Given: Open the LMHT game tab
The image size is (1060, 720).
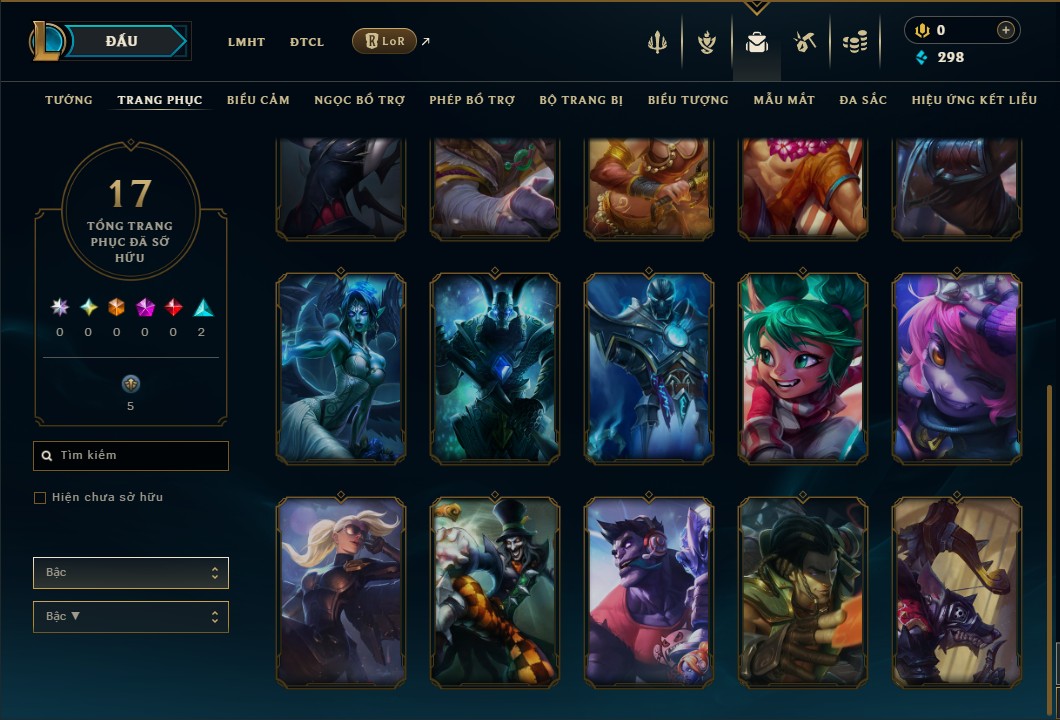Looking at the screenshot, I should click(x=246, y=42).
